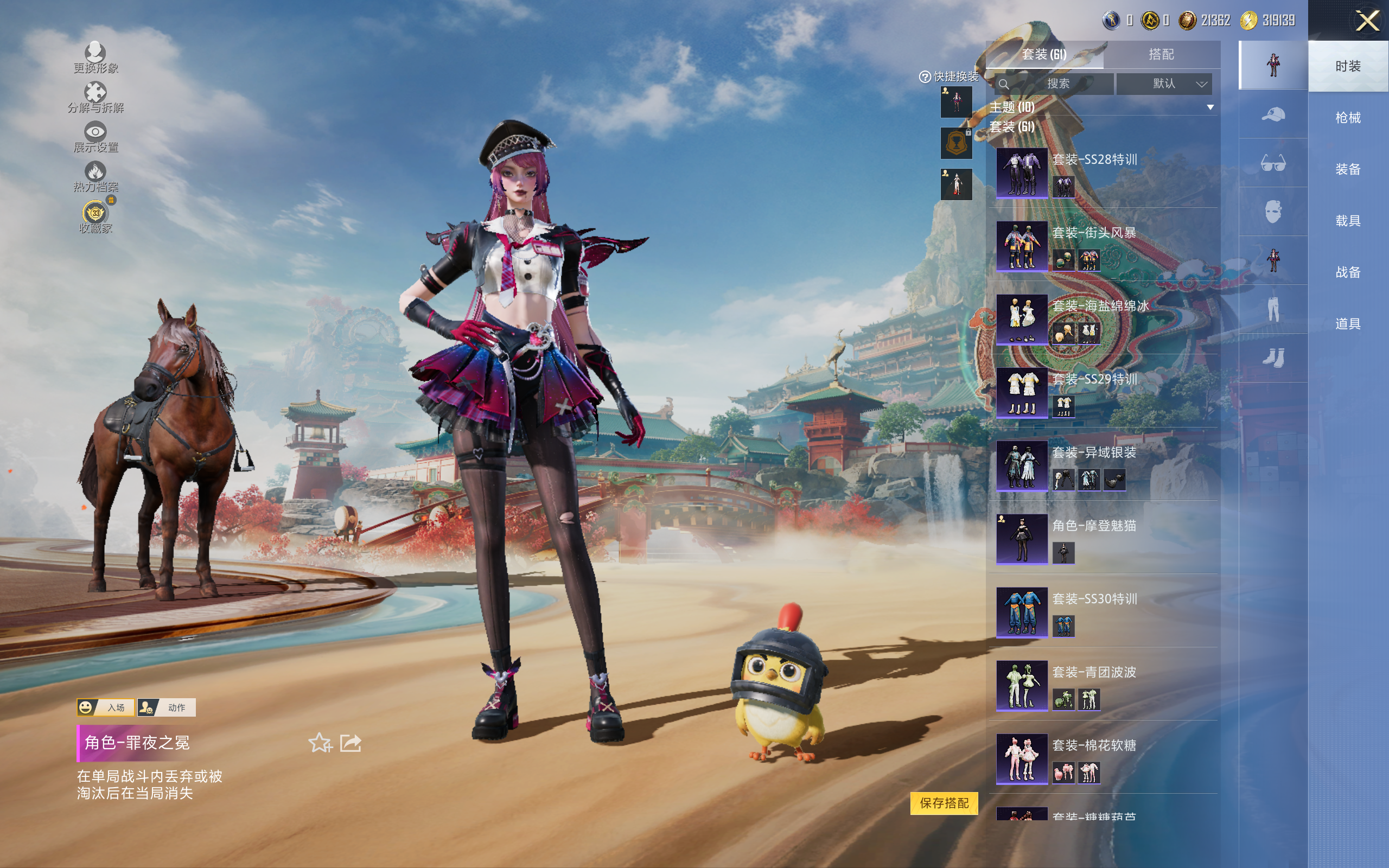Open the 默认 sort dropdown
Image resolution: width=1389 pixels, height=868 pixels.
click(1164, 84)
